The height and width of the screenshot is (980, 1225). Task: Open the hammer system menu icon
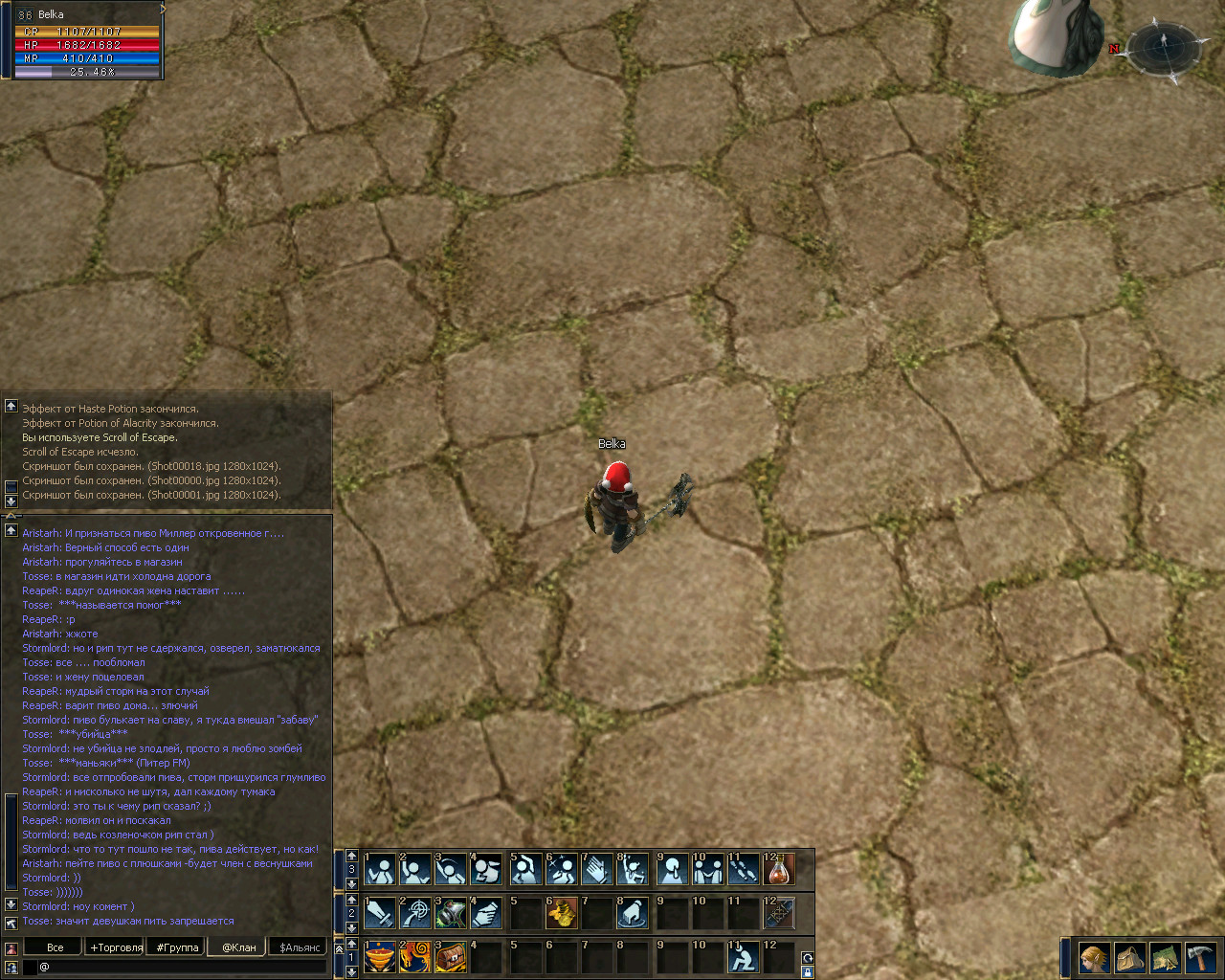coord(1200,957)
